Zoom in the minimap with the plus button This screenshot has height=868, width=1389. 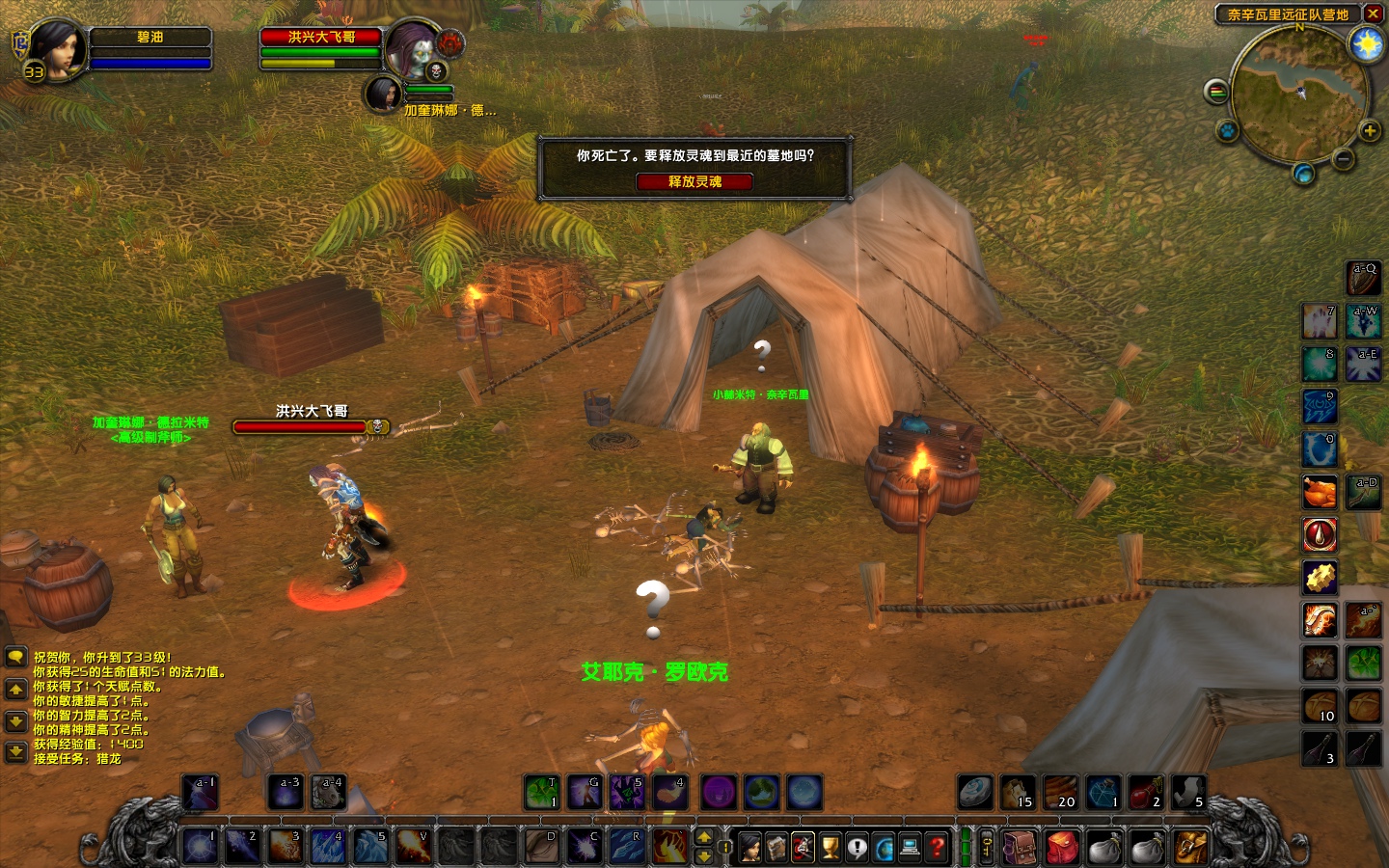(x=1369, y=130)
